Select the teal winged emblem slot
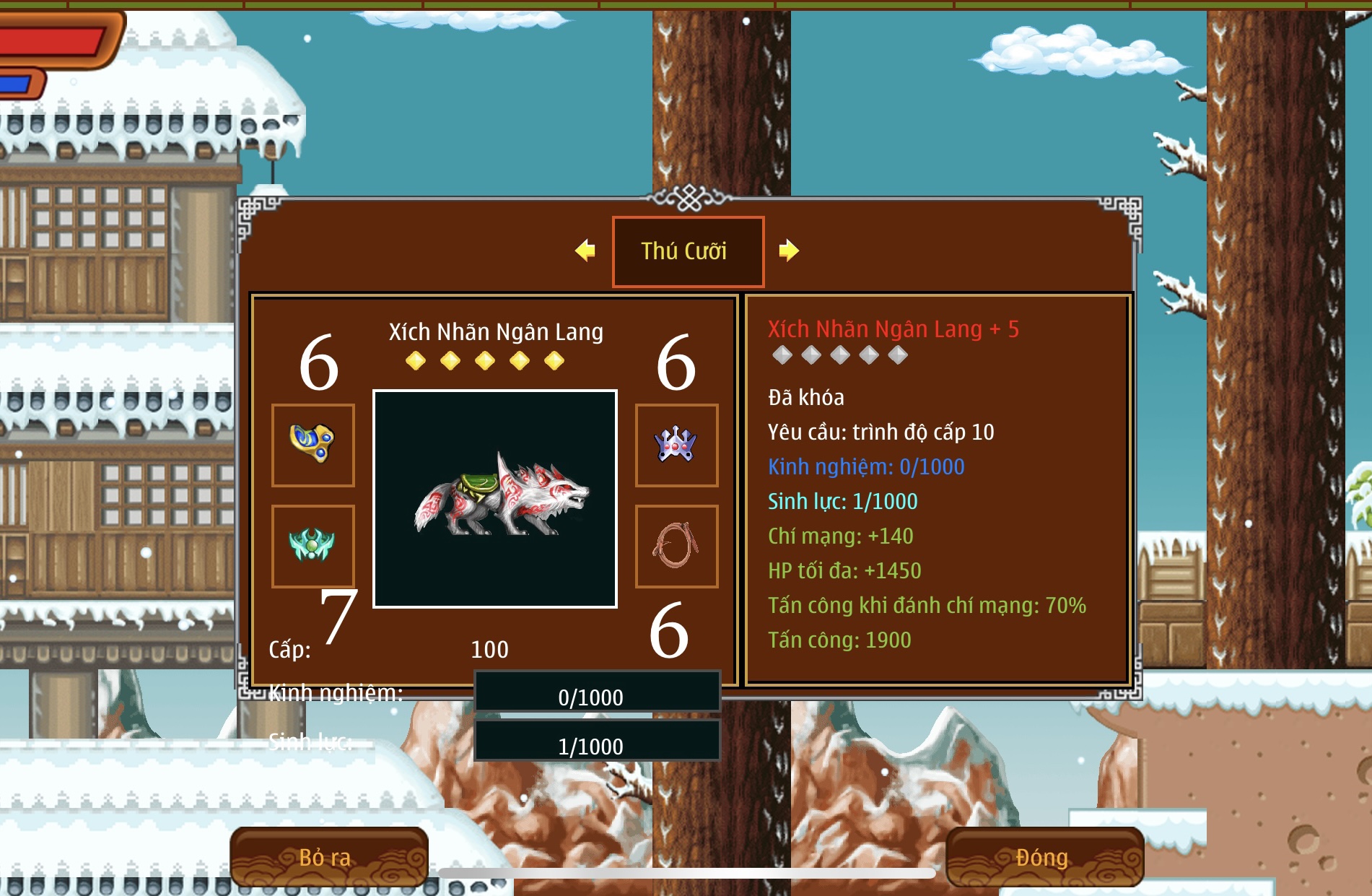 (313, 546)
